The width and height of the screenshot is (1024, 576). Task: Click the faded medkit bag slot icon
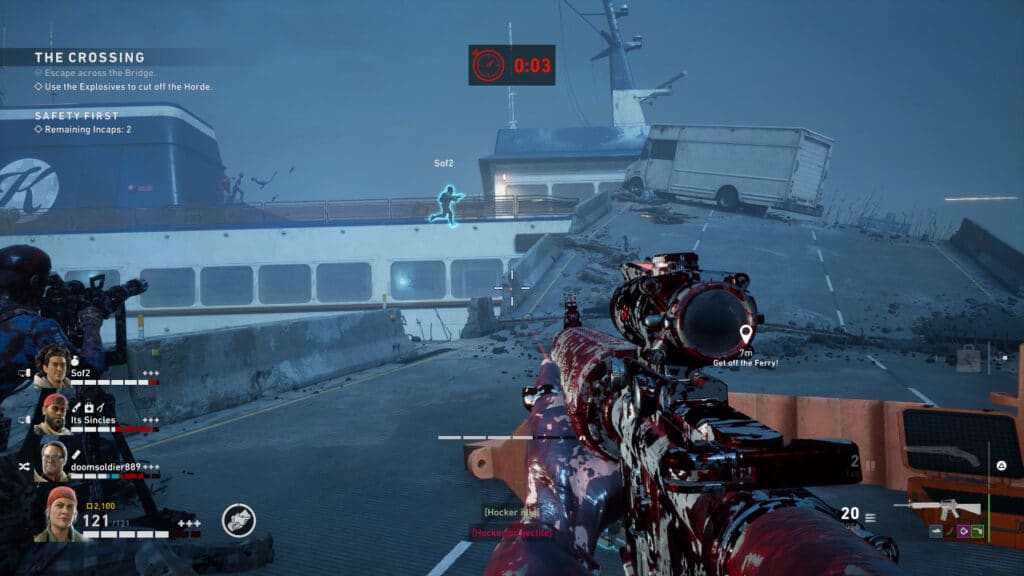coord(968,359)
